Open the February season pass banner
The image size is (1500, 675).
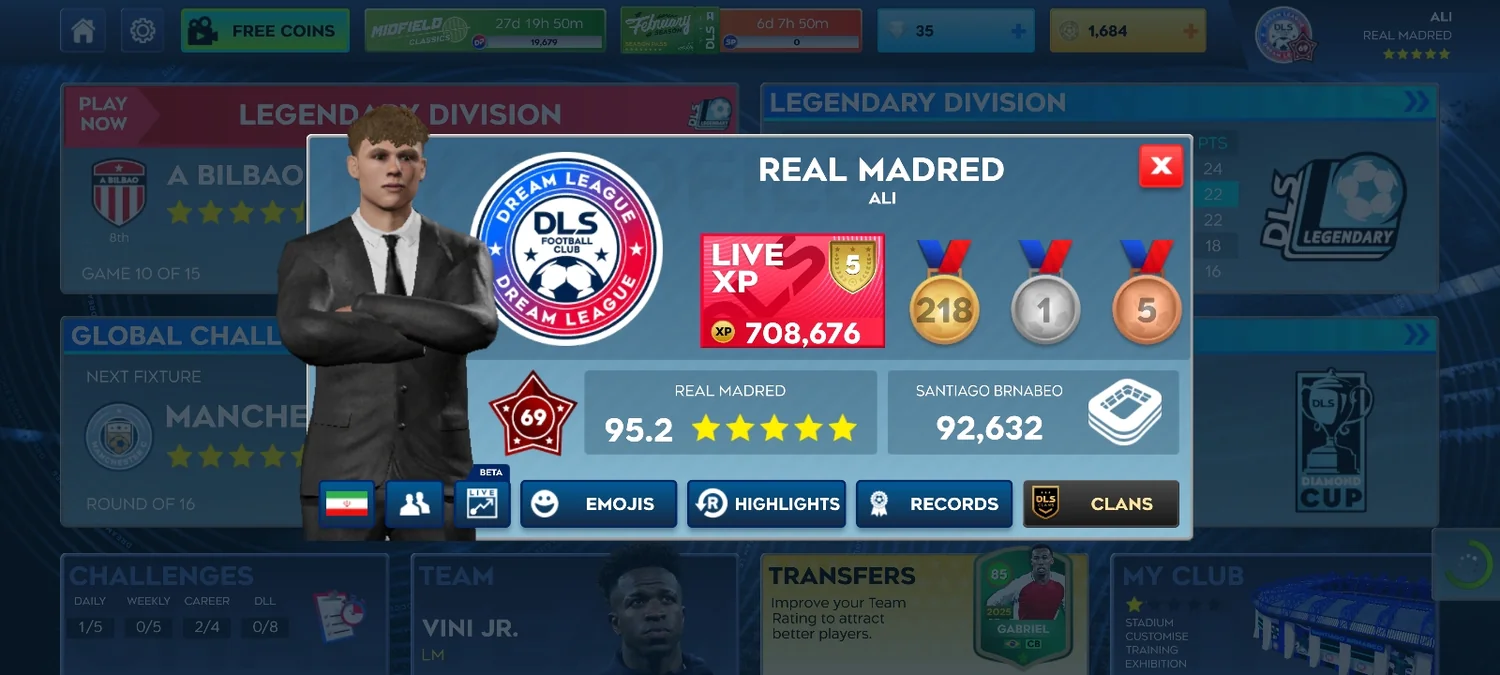pyautogui.click(x=740, y=31)
